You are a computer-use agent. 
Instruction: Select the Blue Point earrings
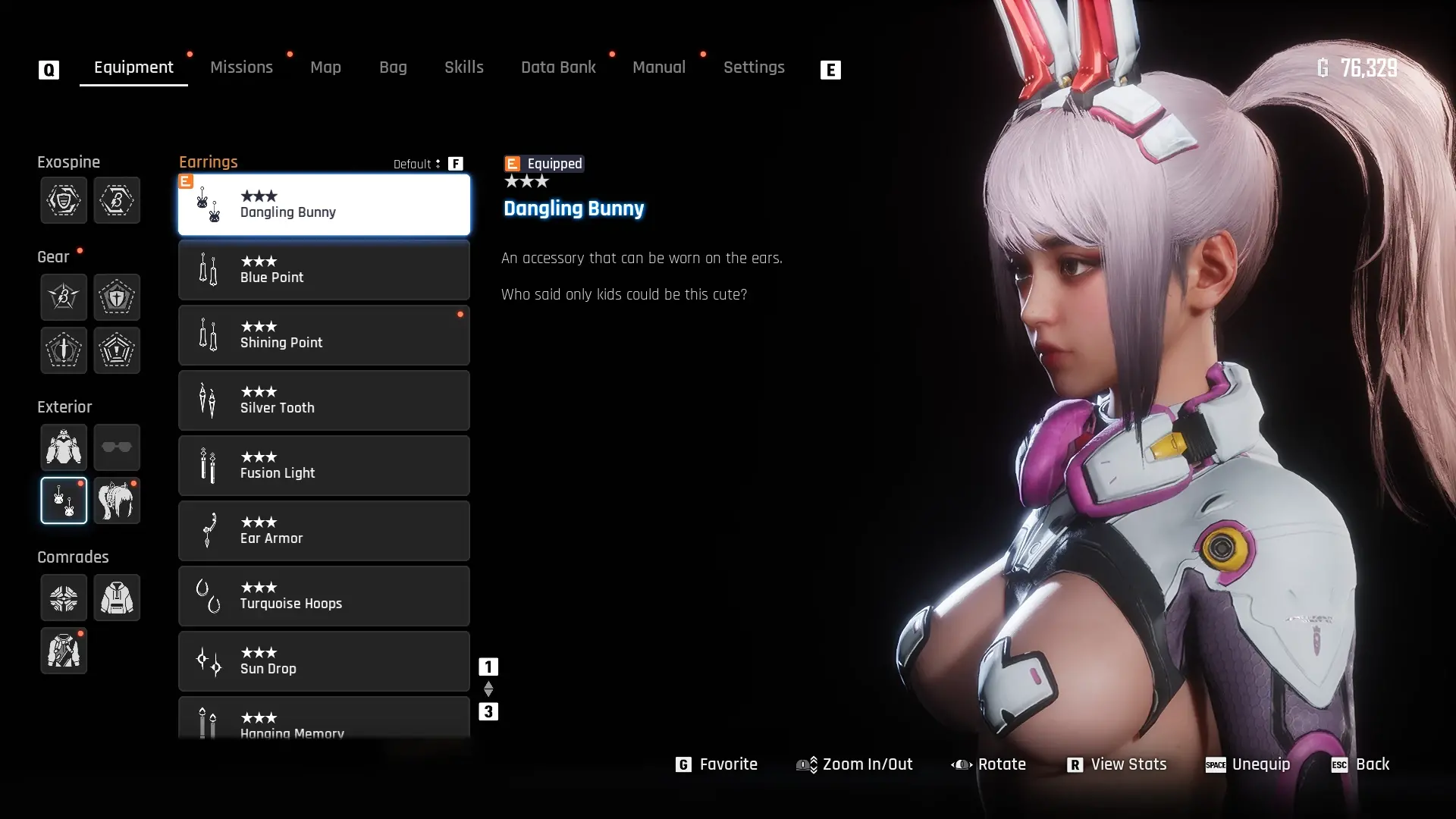pyautogui.click(x=324, y=270)
